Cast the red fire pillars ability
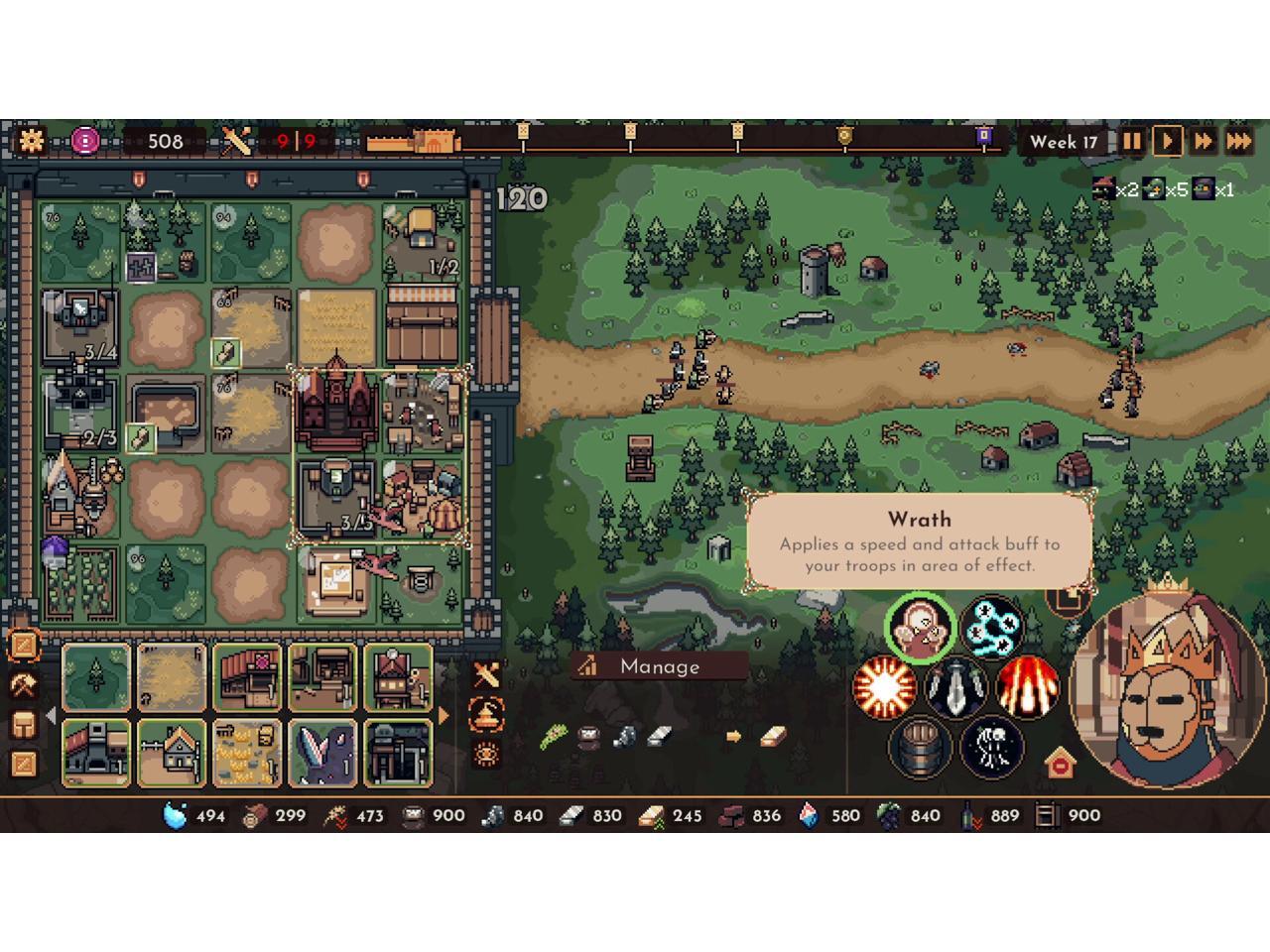Viewport: 1270px width, 952px height. (x=1027, y=687)
